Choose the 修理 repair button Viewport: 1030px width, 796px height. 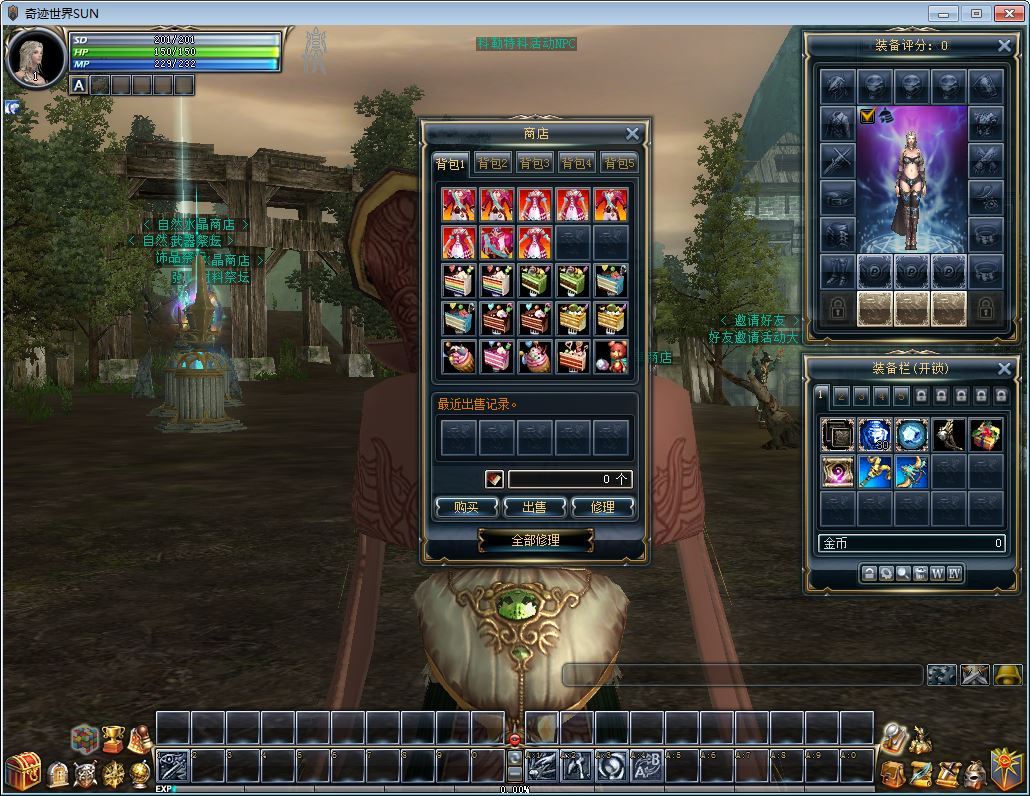602,508
